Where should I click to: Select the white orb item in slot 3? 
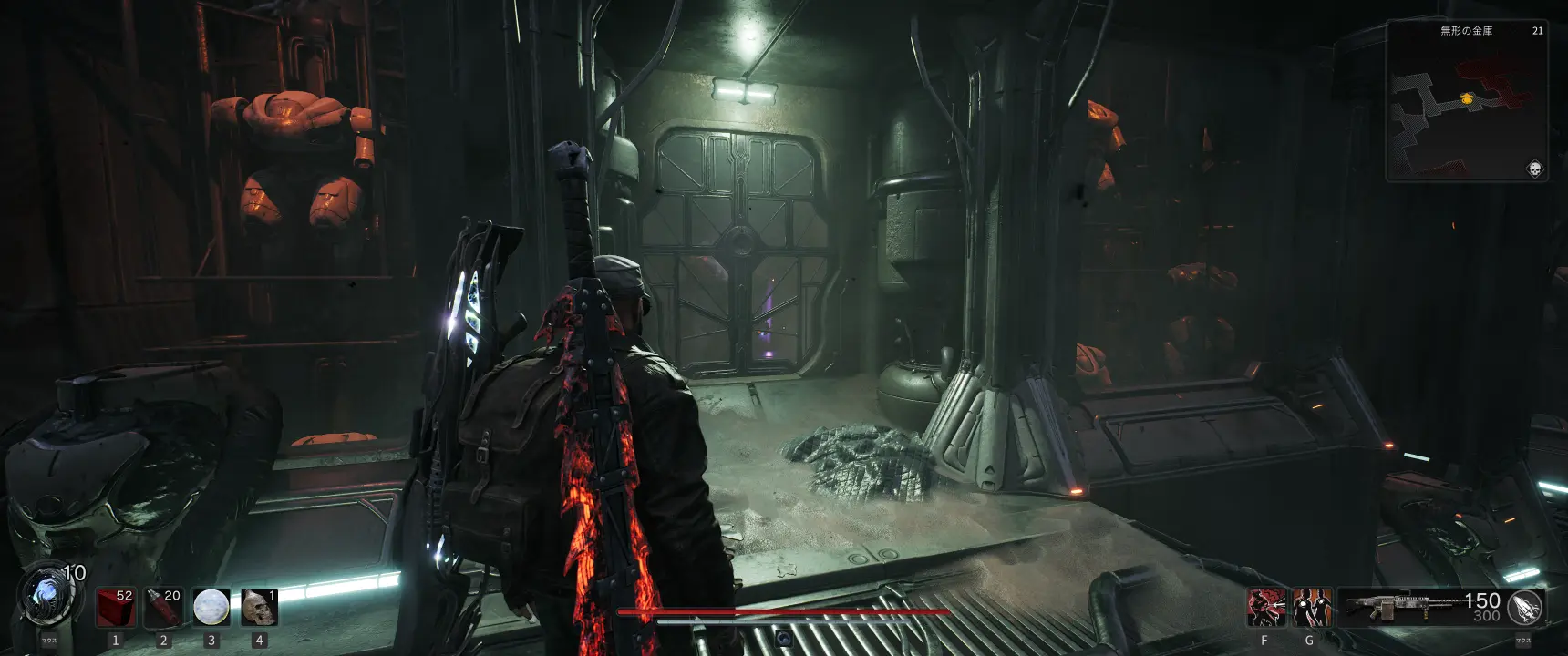211,607
